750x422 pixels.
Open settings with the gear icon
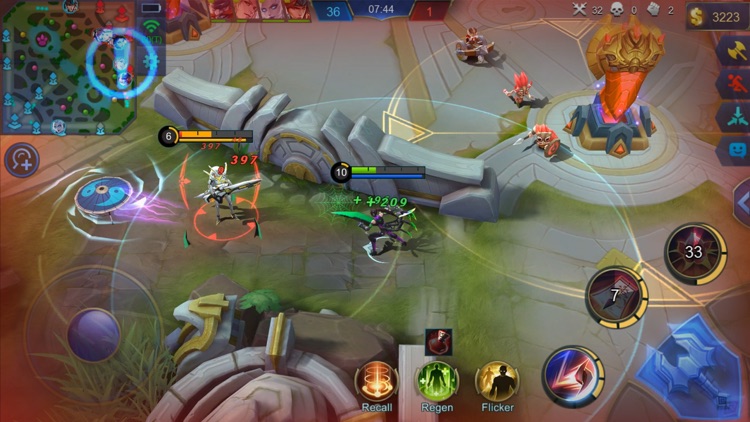151,61
